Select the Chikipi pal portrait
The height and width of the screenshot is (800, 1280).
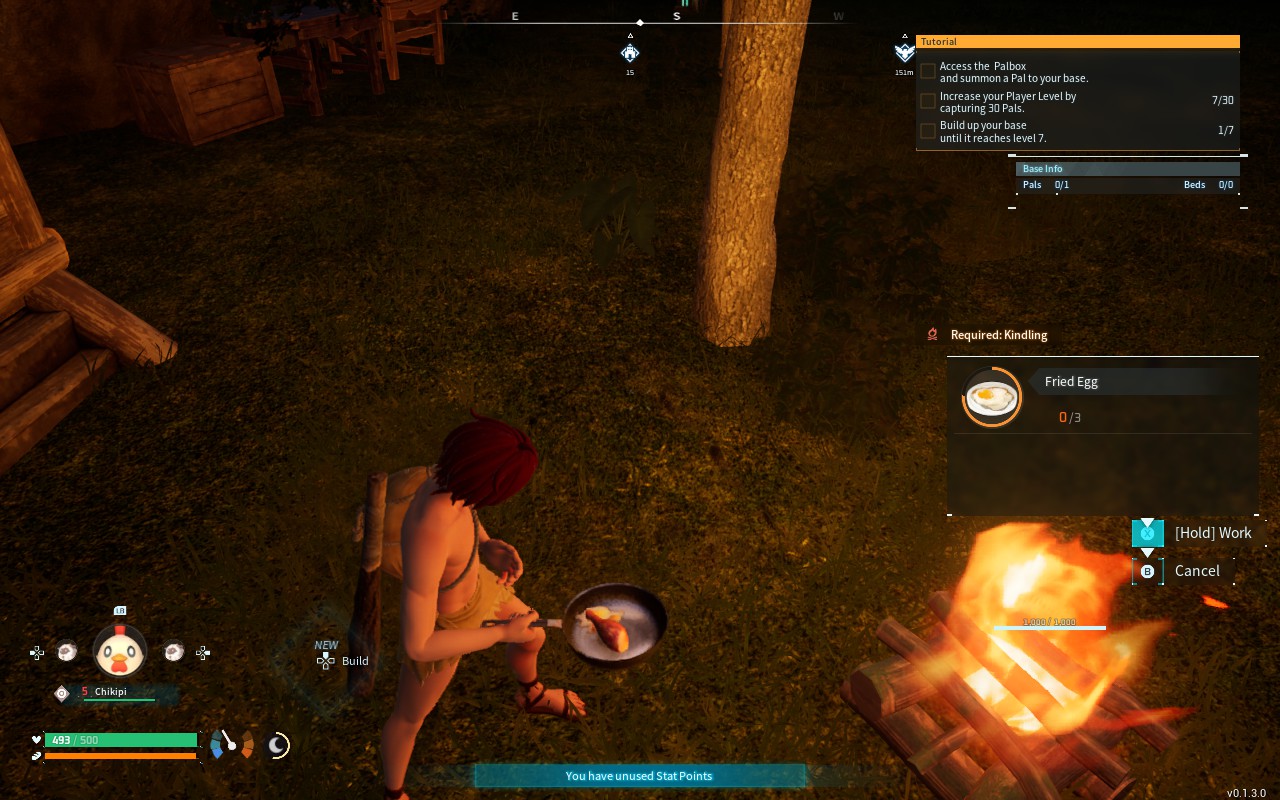pos(120,652)
